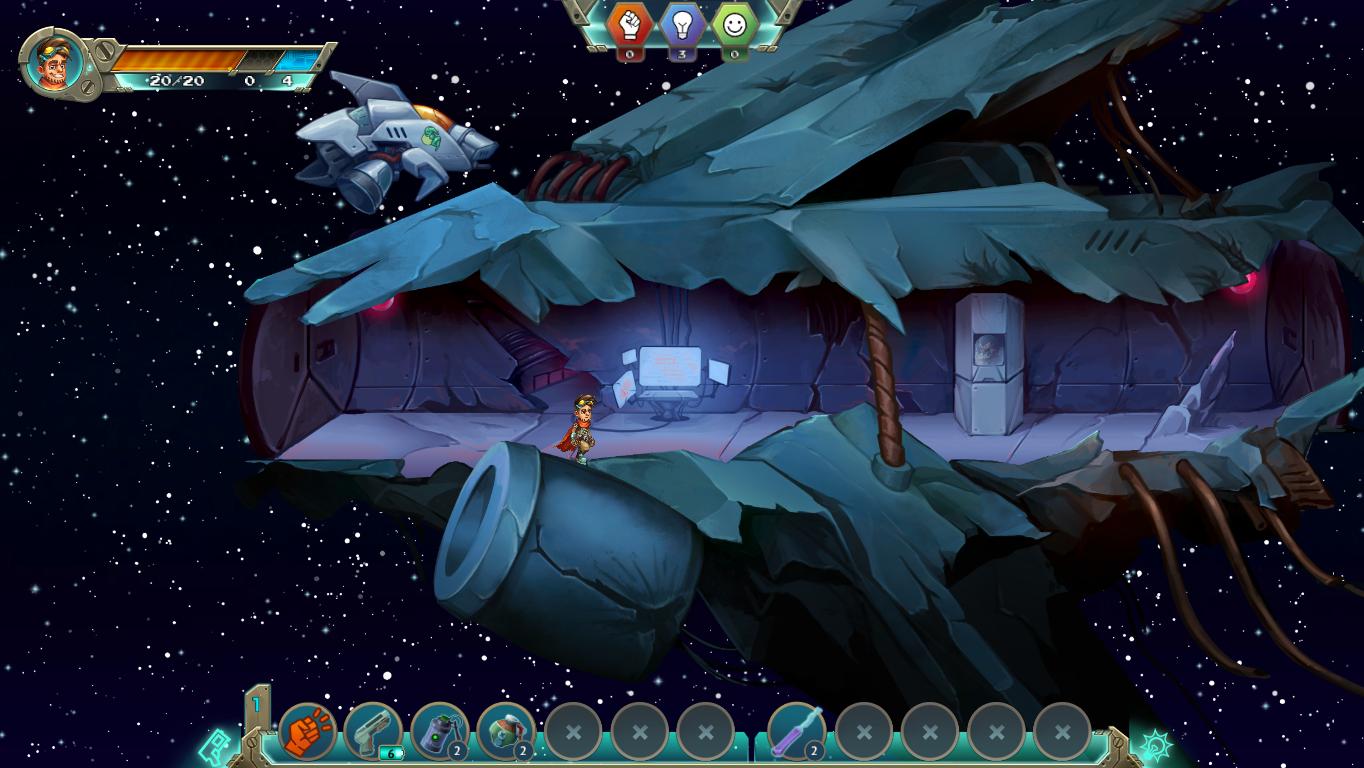Use the purple vial consumable slot
Screen dimensions: 1364x768
797,732
